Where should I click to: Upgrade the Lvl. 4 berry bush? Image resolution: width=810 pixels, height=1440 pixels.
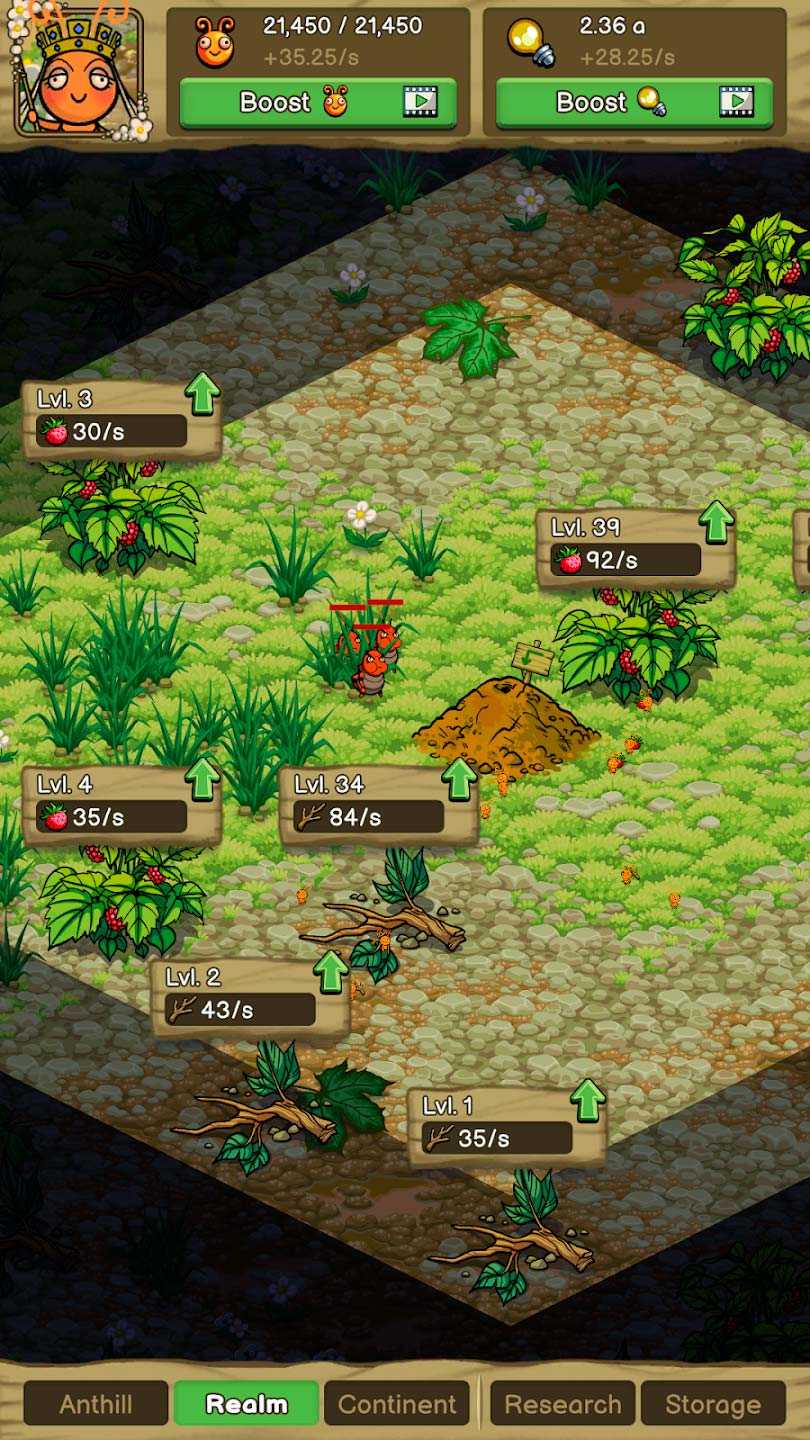point(203,779)
